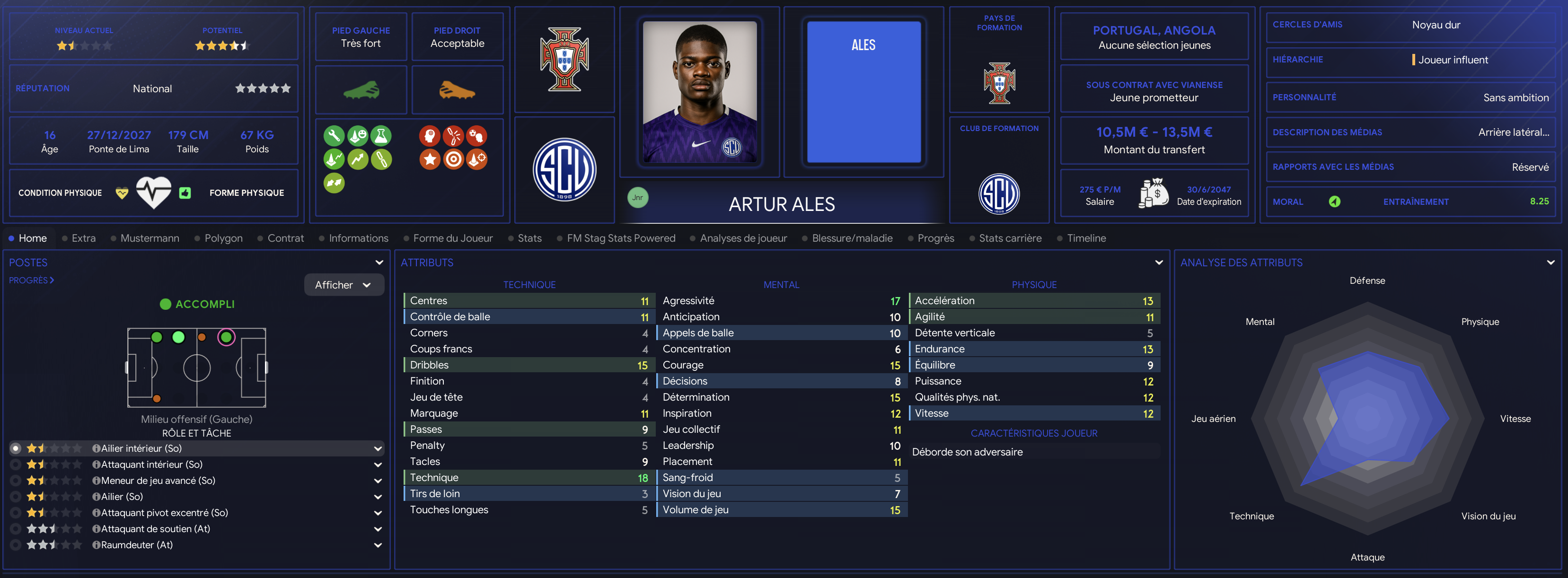This screenshot has width=1568, height=578.
Task: Open the Blessure/maladie tab
Action: point(852,238)
